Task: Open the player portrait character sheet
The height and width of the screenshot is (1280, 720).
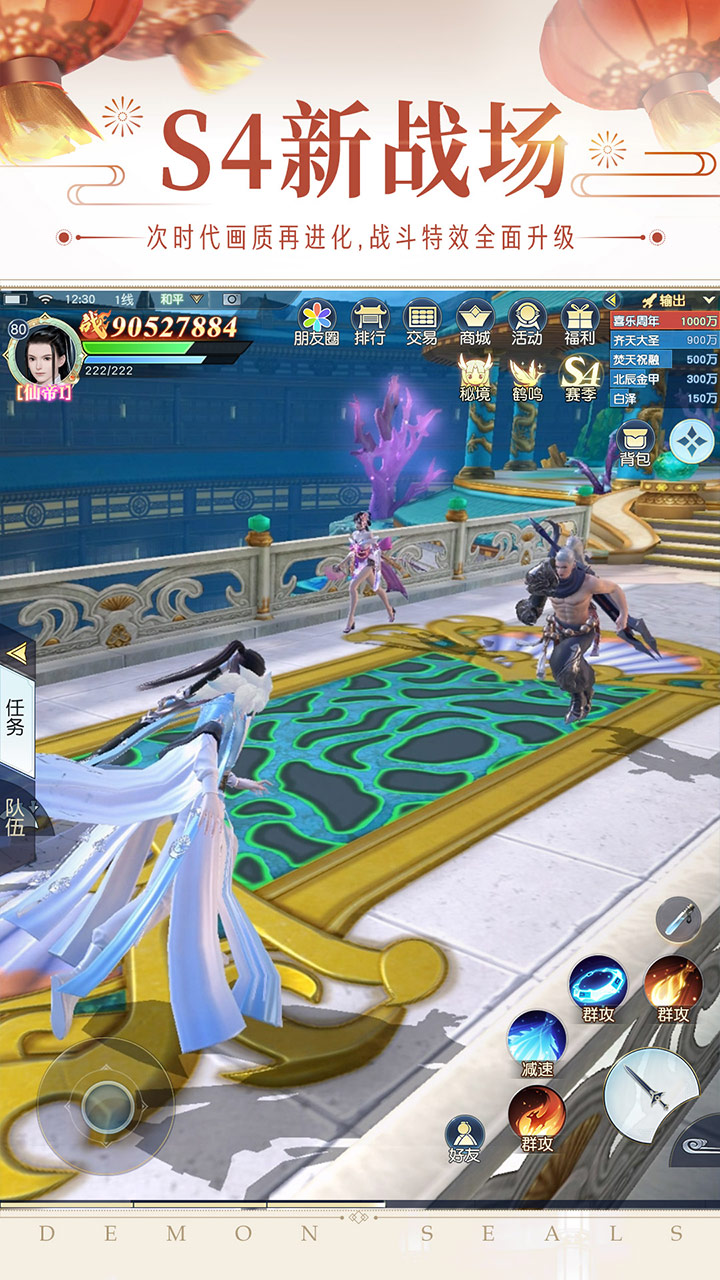Action: [43, 351]
